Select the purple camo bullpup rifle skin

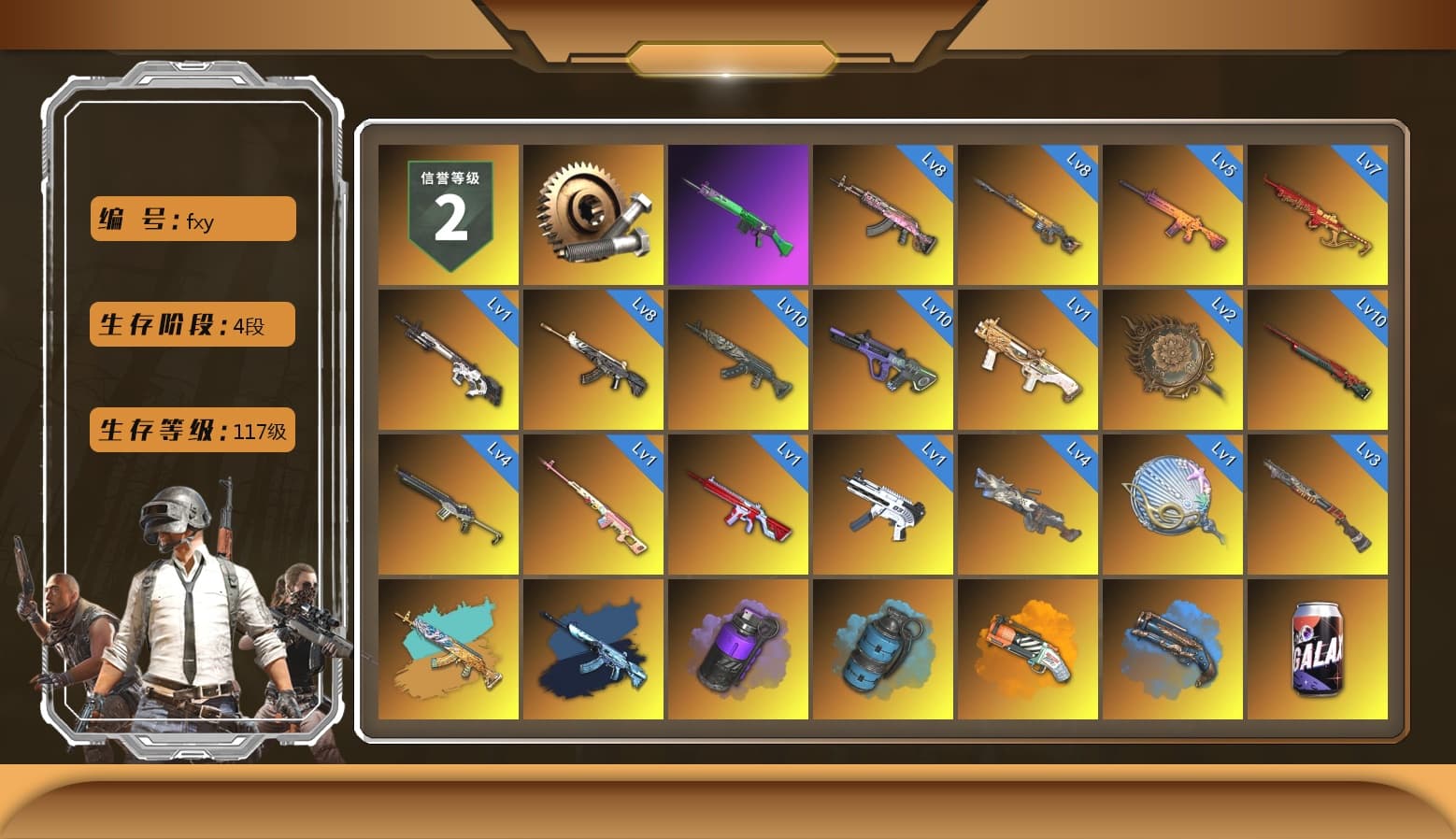point(883,360)
